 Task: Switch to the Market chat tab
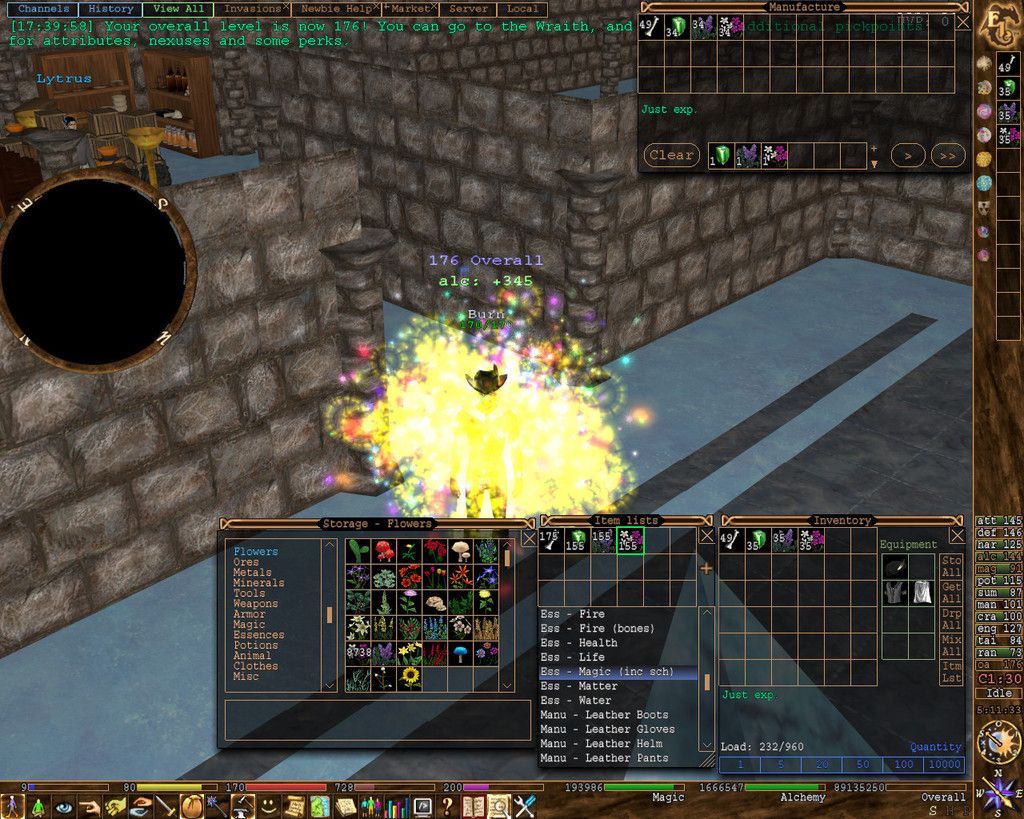click(x=410, y=9)
